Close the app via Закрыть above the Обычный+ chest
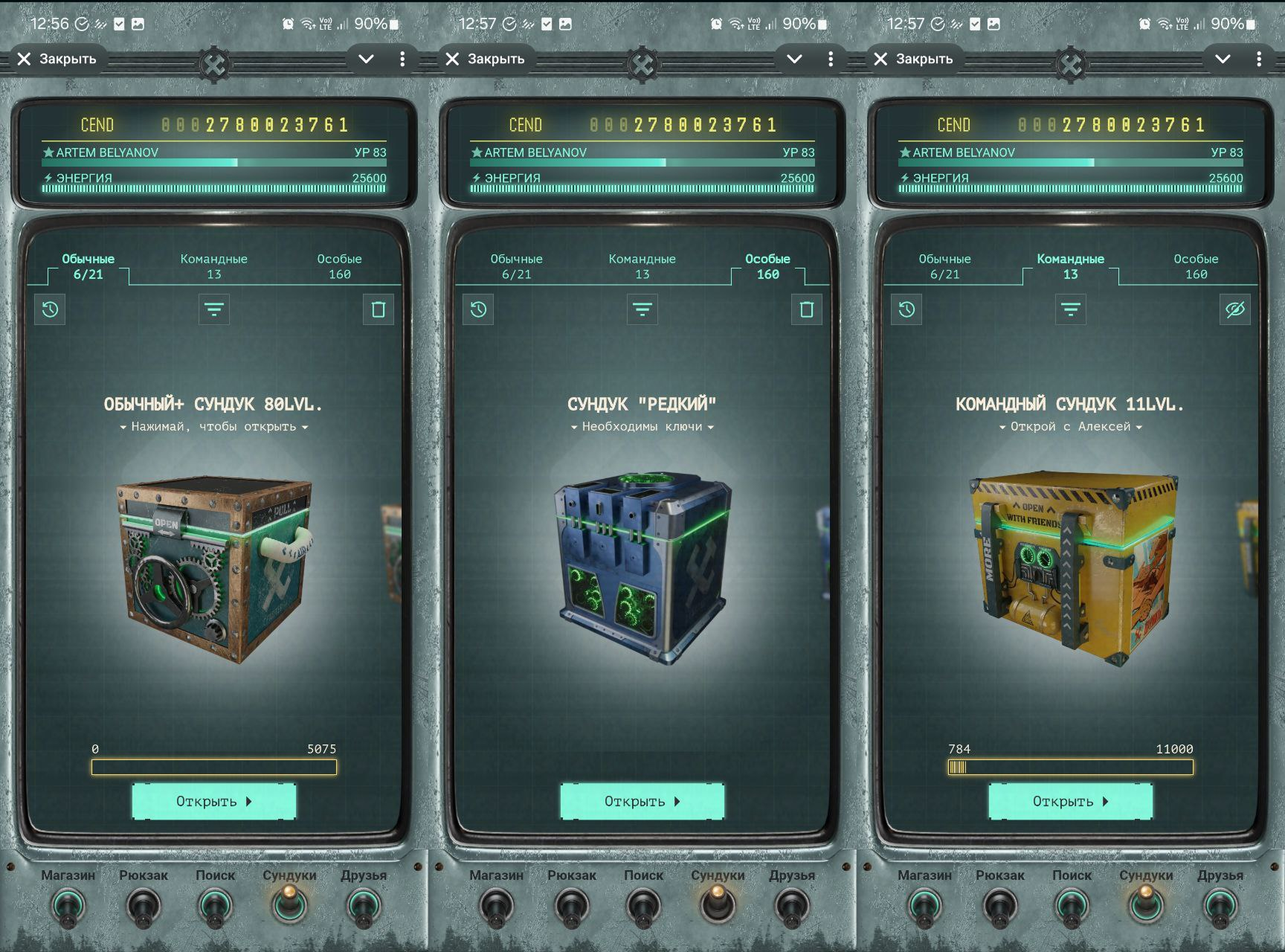Viewport: 1285px width, 952px height. (57, 59)
